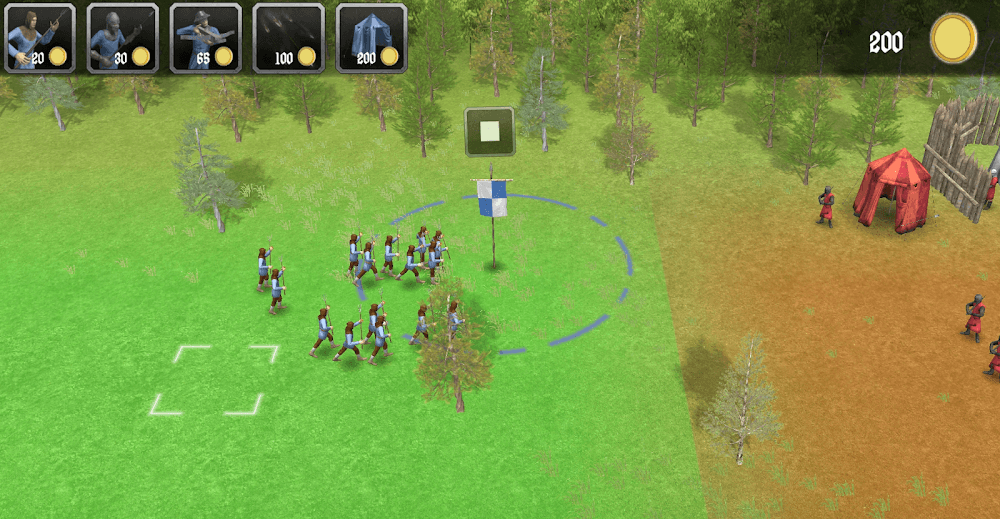Screen dimensions: 1000x519
Task: Recruit the 30-gold helmeted spearman unit
Action: (122, 38)
